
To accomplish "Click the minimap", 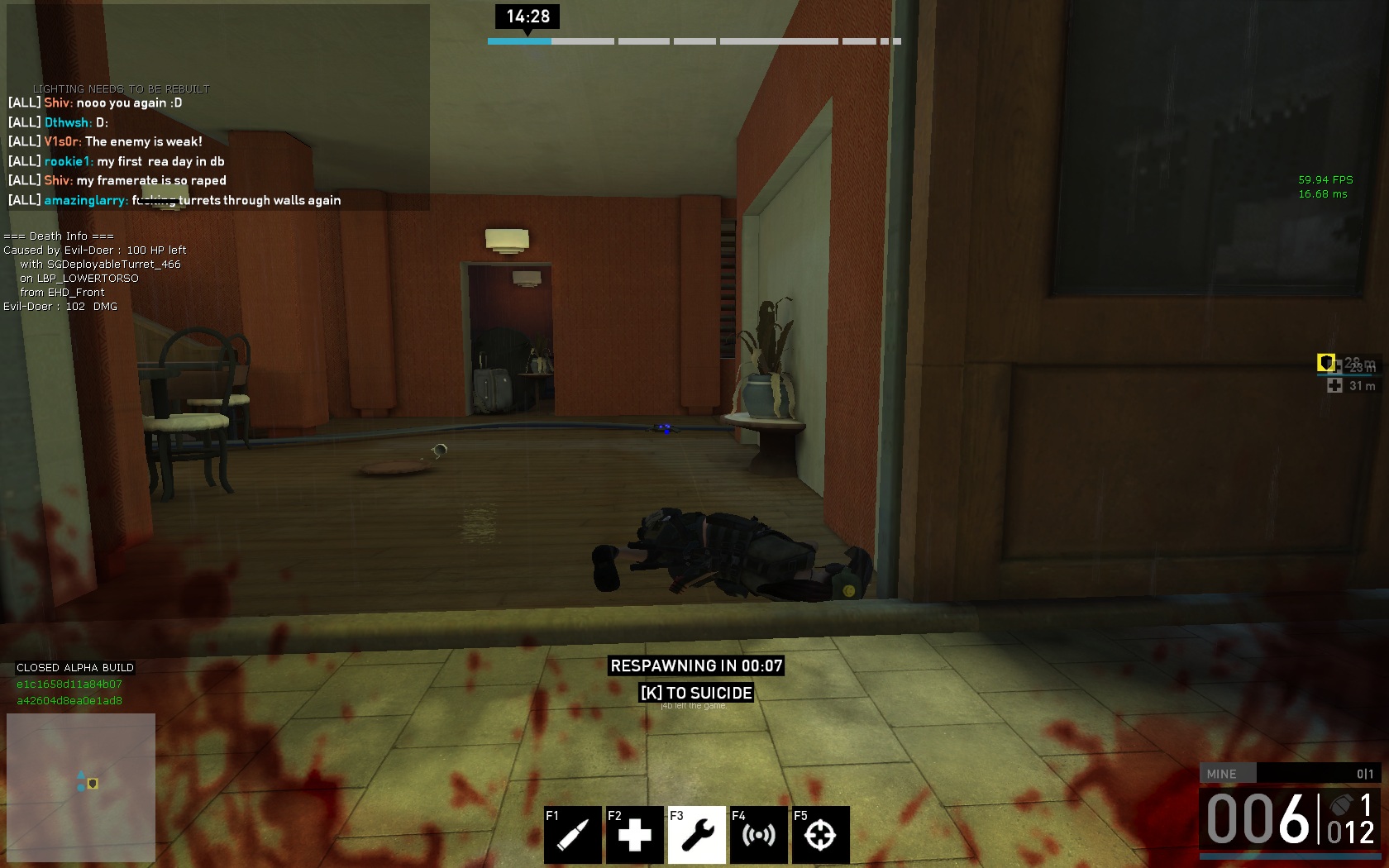I will coord(81,786).
